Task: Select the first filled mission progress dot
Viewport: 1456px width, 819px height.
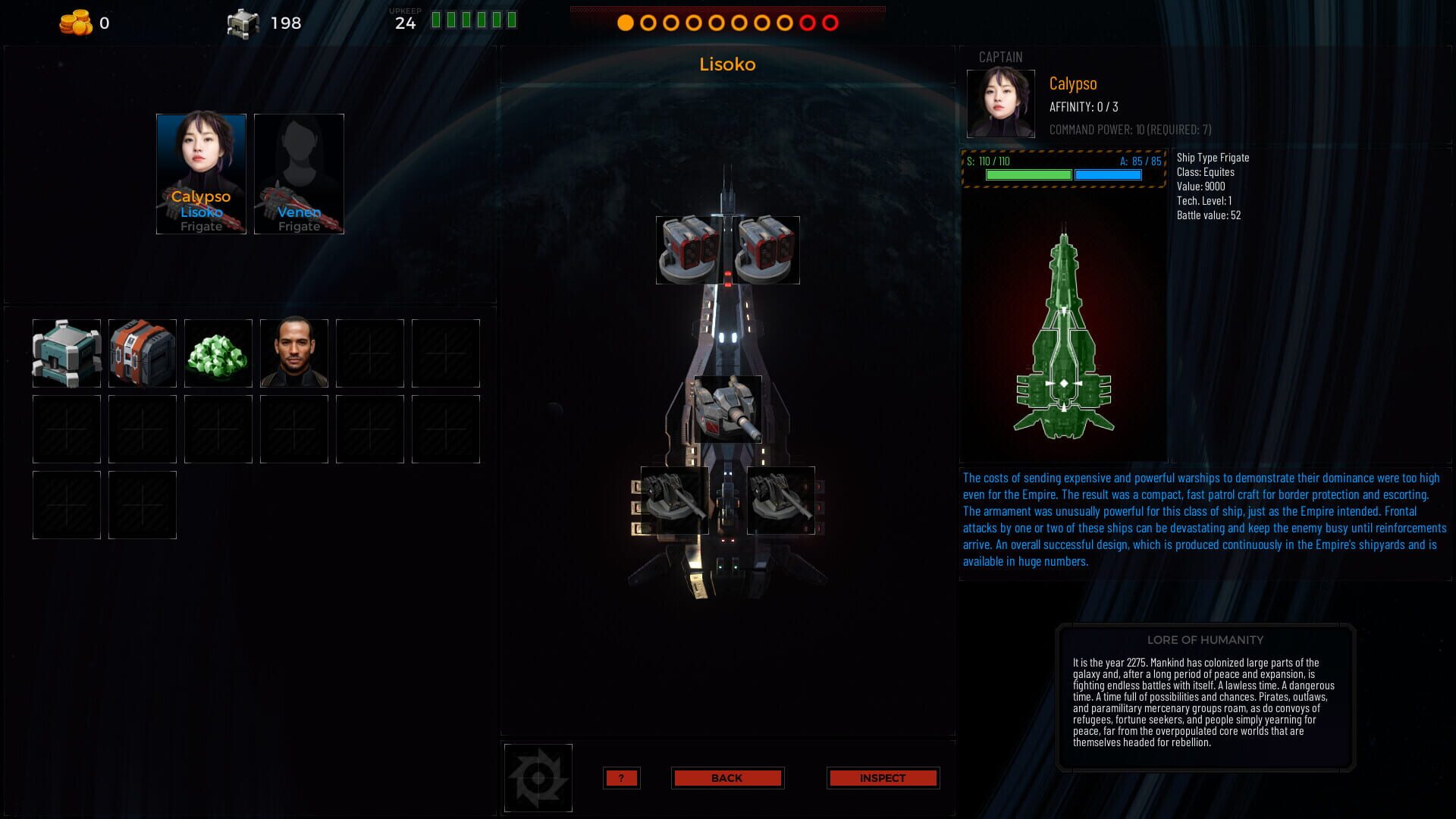Action: click(x=626, y=24)
